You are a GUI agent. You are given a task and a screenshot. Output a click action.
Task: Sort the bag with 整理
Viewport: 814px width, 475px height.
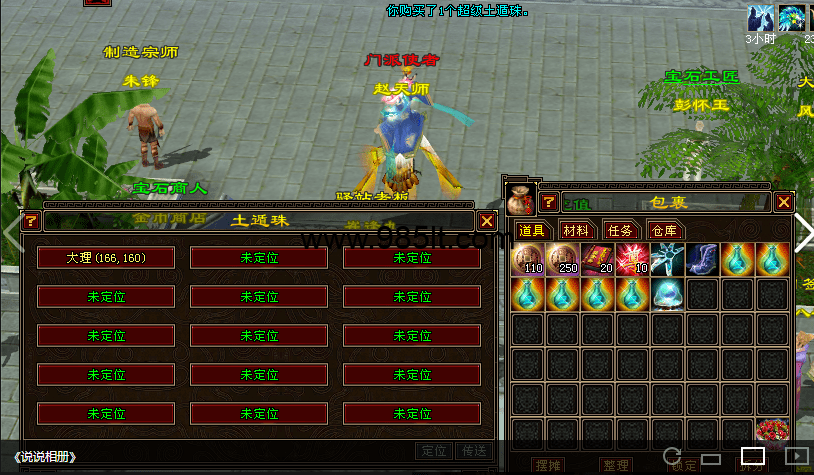coord(615,466)
